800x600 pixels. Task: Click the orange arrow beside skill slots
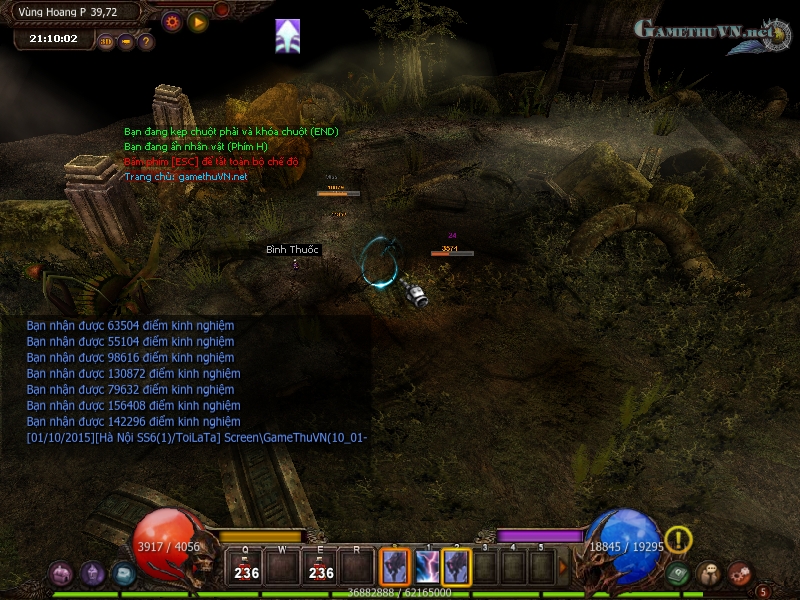(x=562, y=567)
